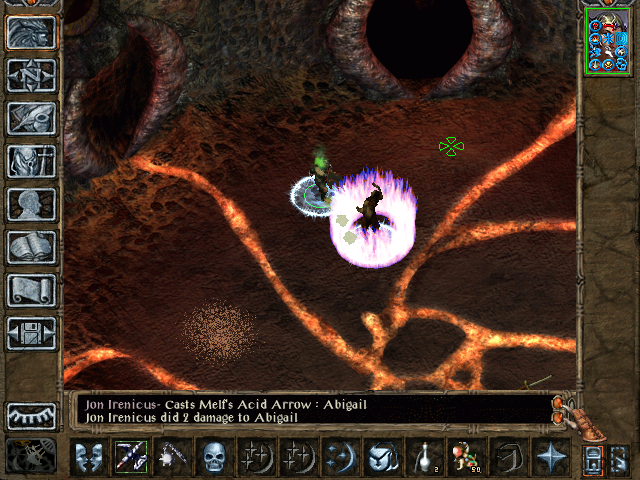Open the journal

point(31,118)
